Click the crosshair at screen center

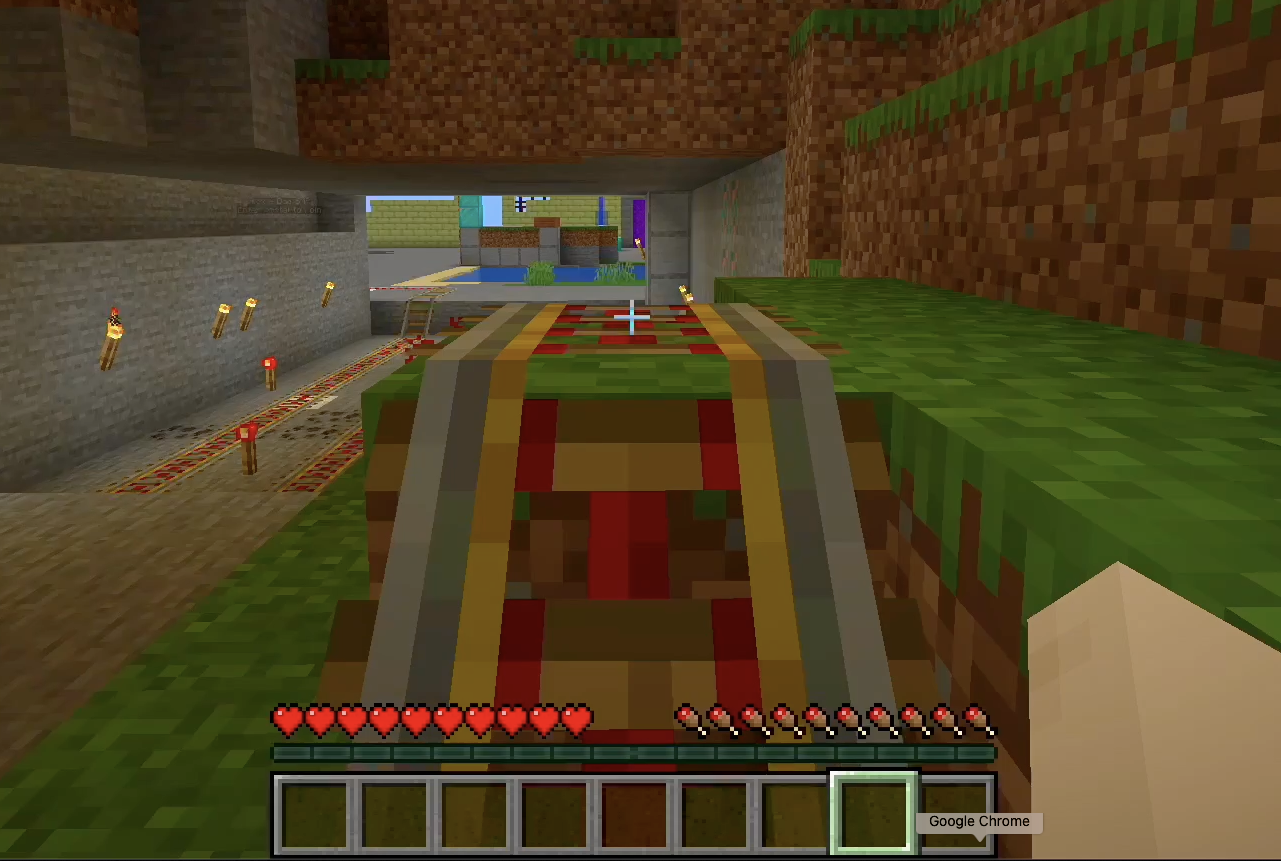(x=633, y=317)
